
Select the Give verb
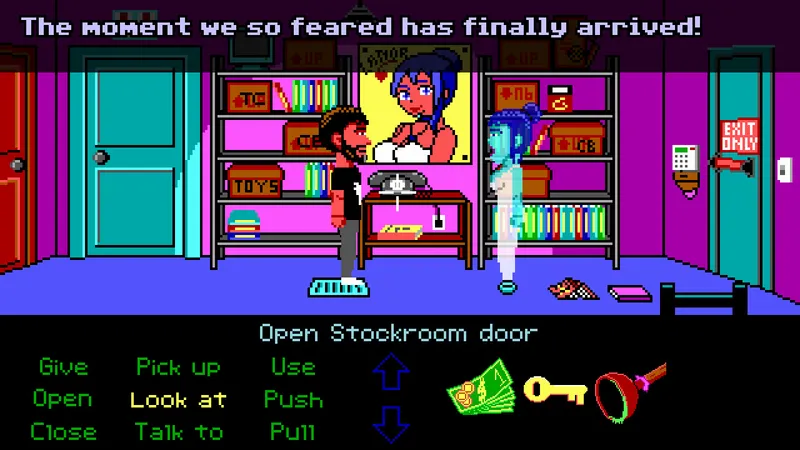63,367
